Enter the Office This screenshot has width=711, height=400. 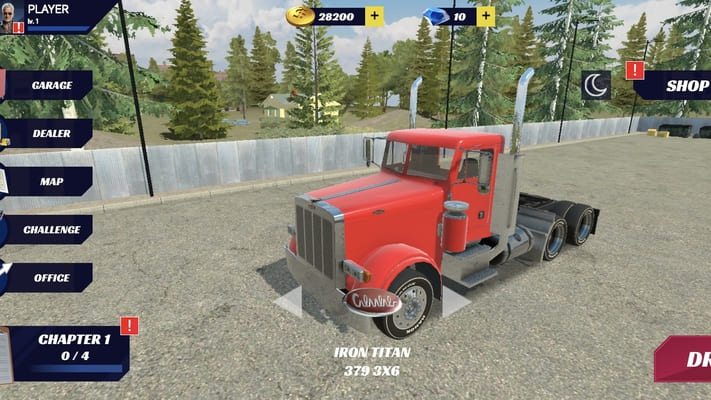point(48,277)
